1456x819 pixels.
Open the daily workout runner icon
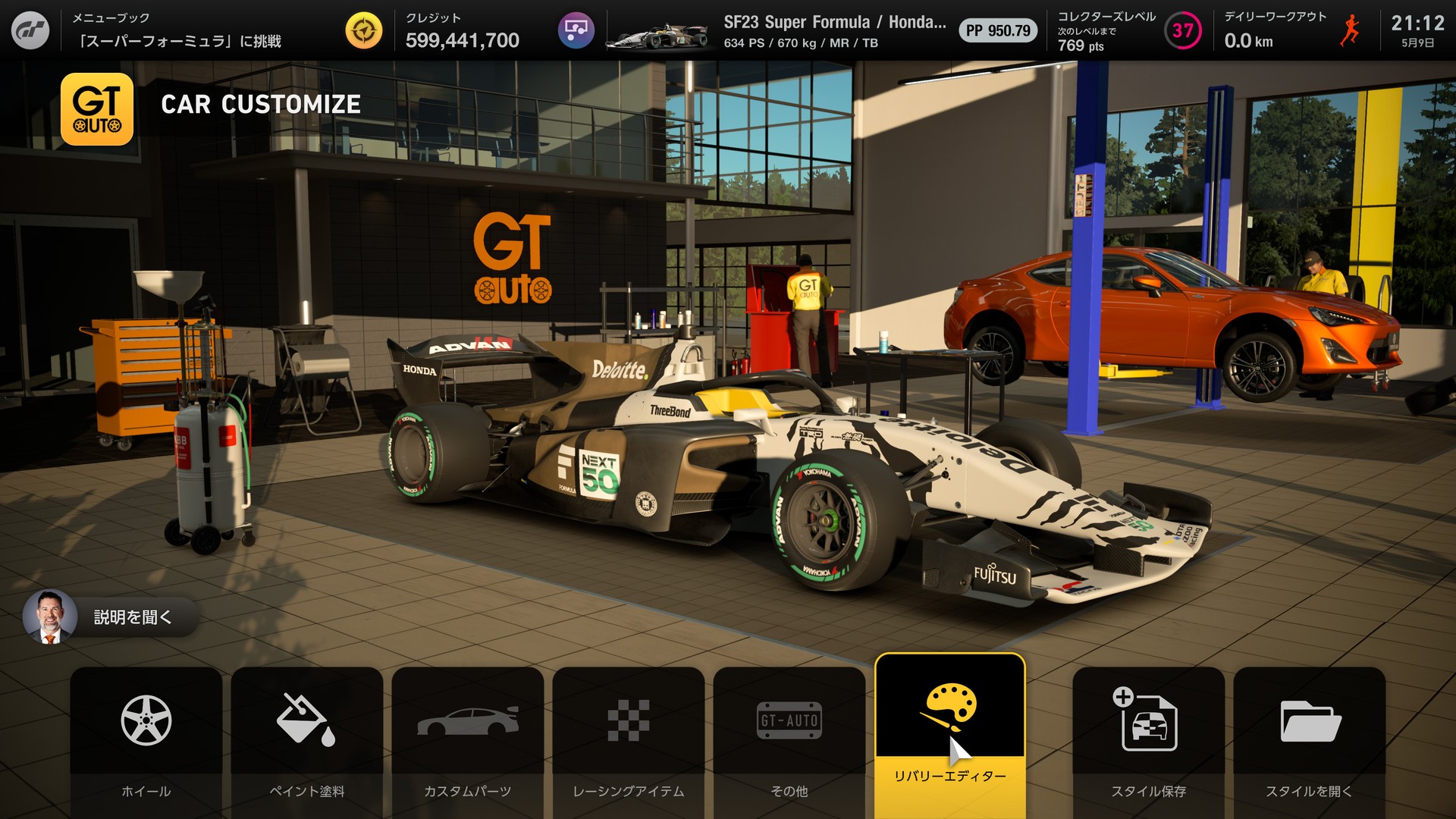tap(1350, 30)
